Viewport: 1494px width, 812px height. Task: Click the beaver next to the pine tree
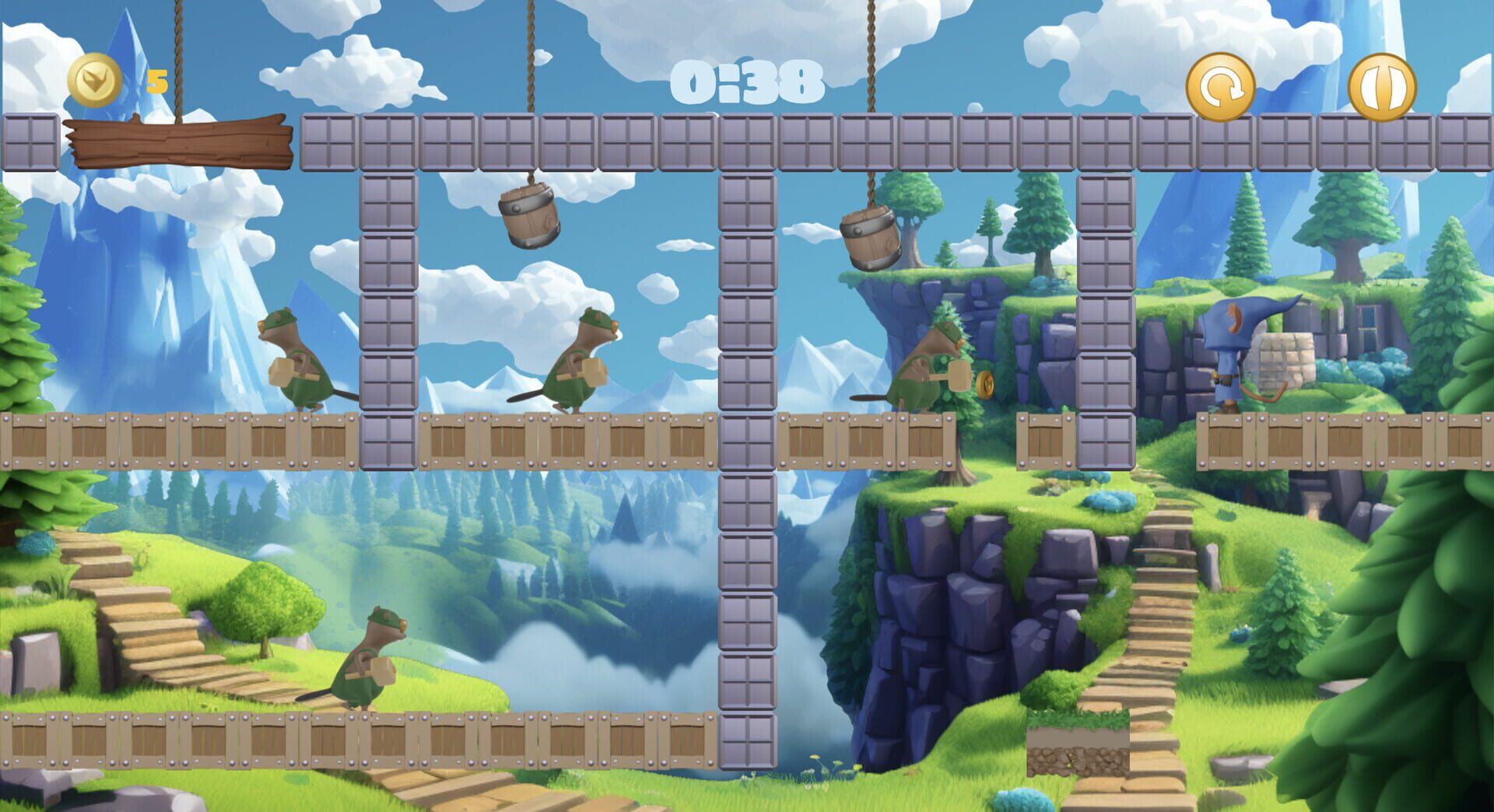(x=922, y=366)
